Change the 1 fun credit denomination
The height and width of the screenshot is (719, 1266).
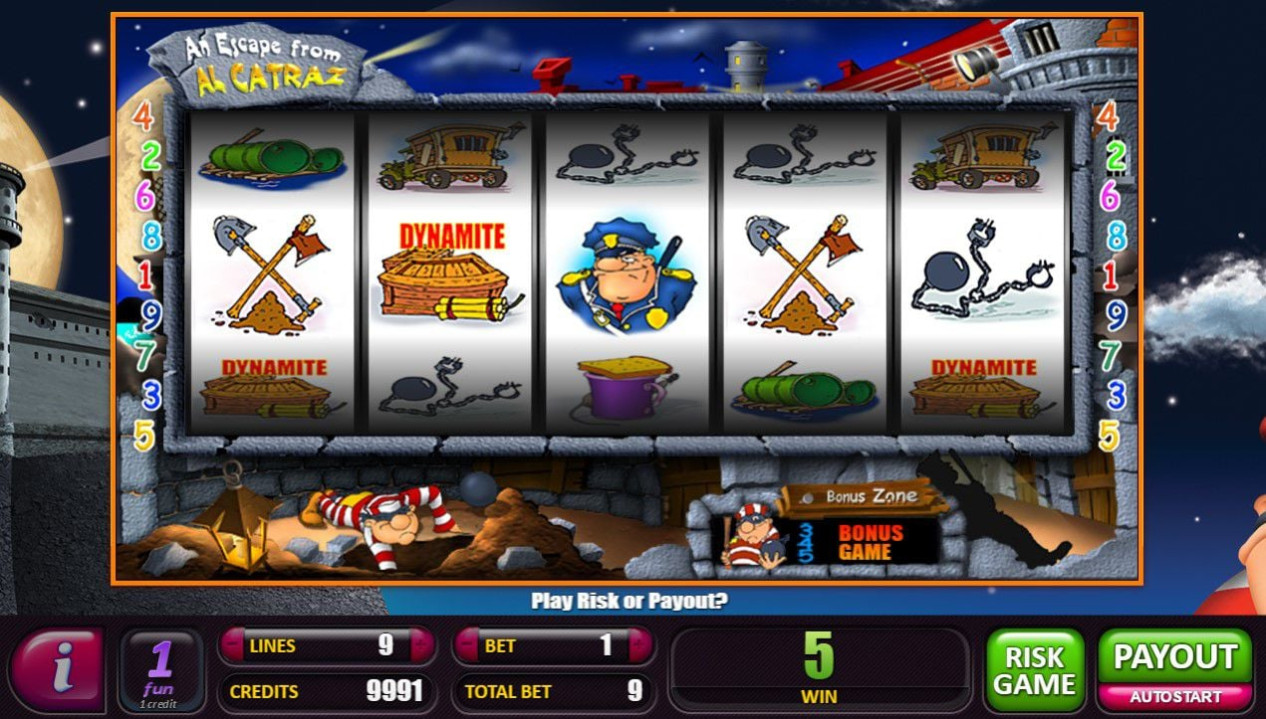(161, 670)
